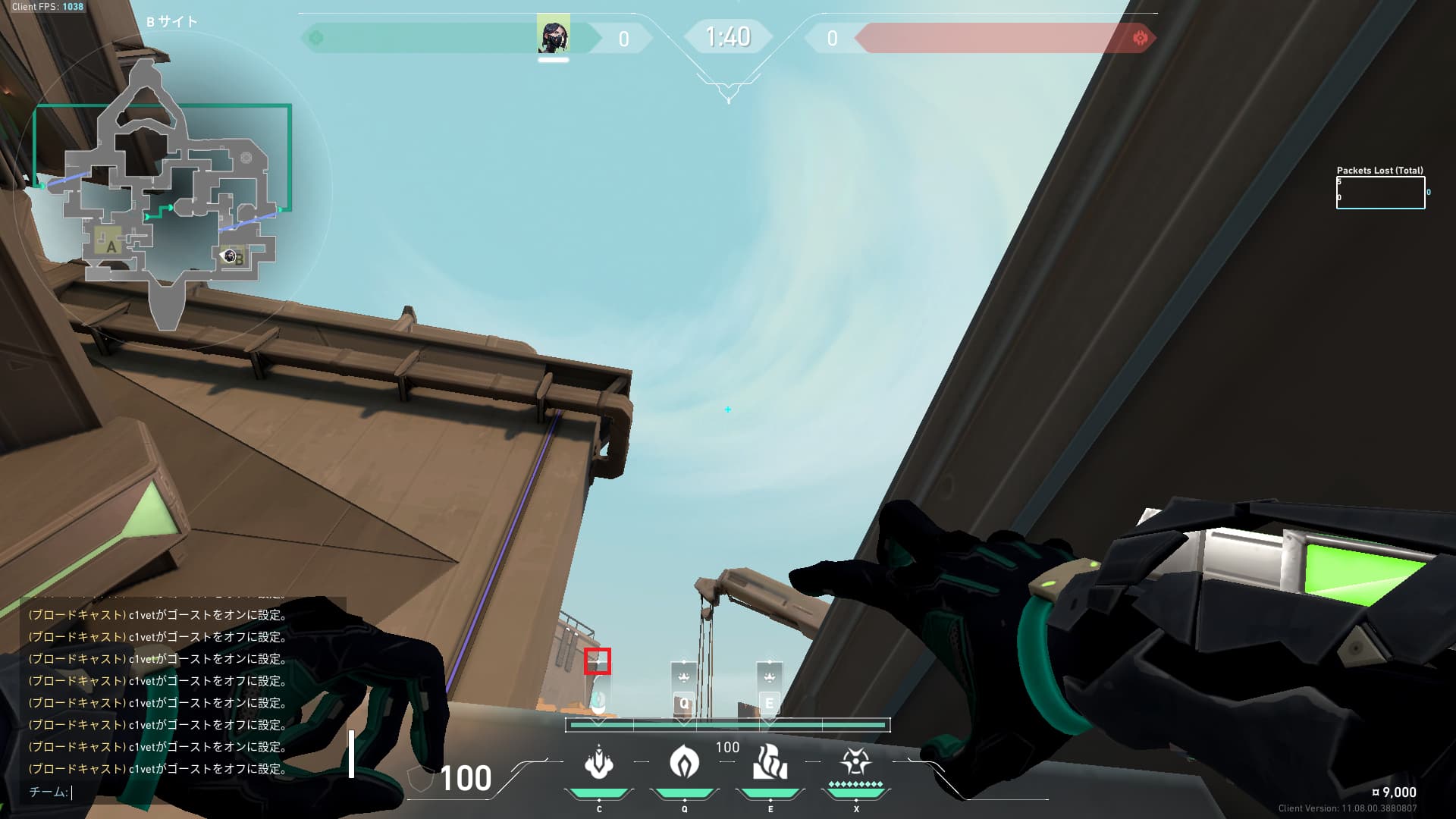The width and height of the screenshot is (1456, 819).
Task: Click the minimap in the corner
Action: coord(171,197)
